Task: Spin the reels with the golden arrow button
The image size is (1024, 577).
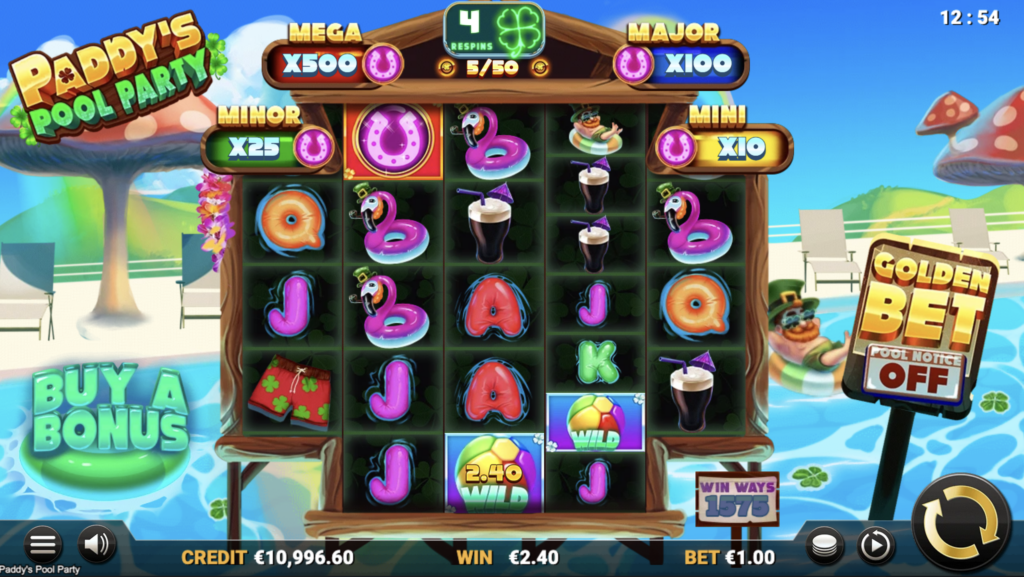Action: tap(961, 522)
